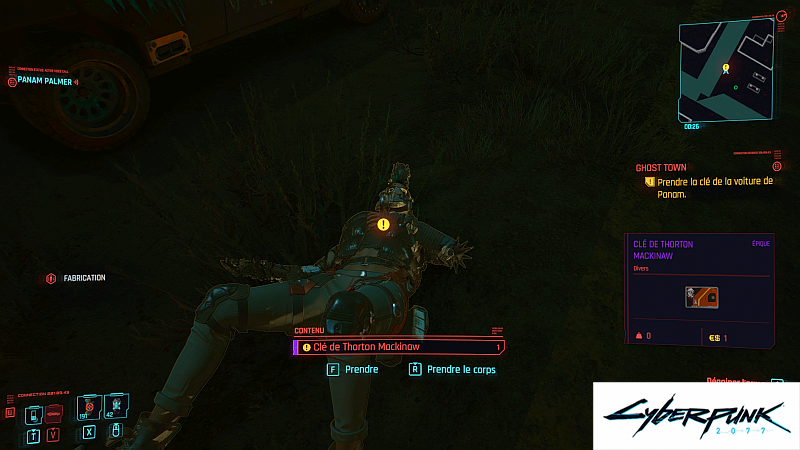Click the yellow quest marker on minimap
Screen dimensions: 800x450
point(726,69)
